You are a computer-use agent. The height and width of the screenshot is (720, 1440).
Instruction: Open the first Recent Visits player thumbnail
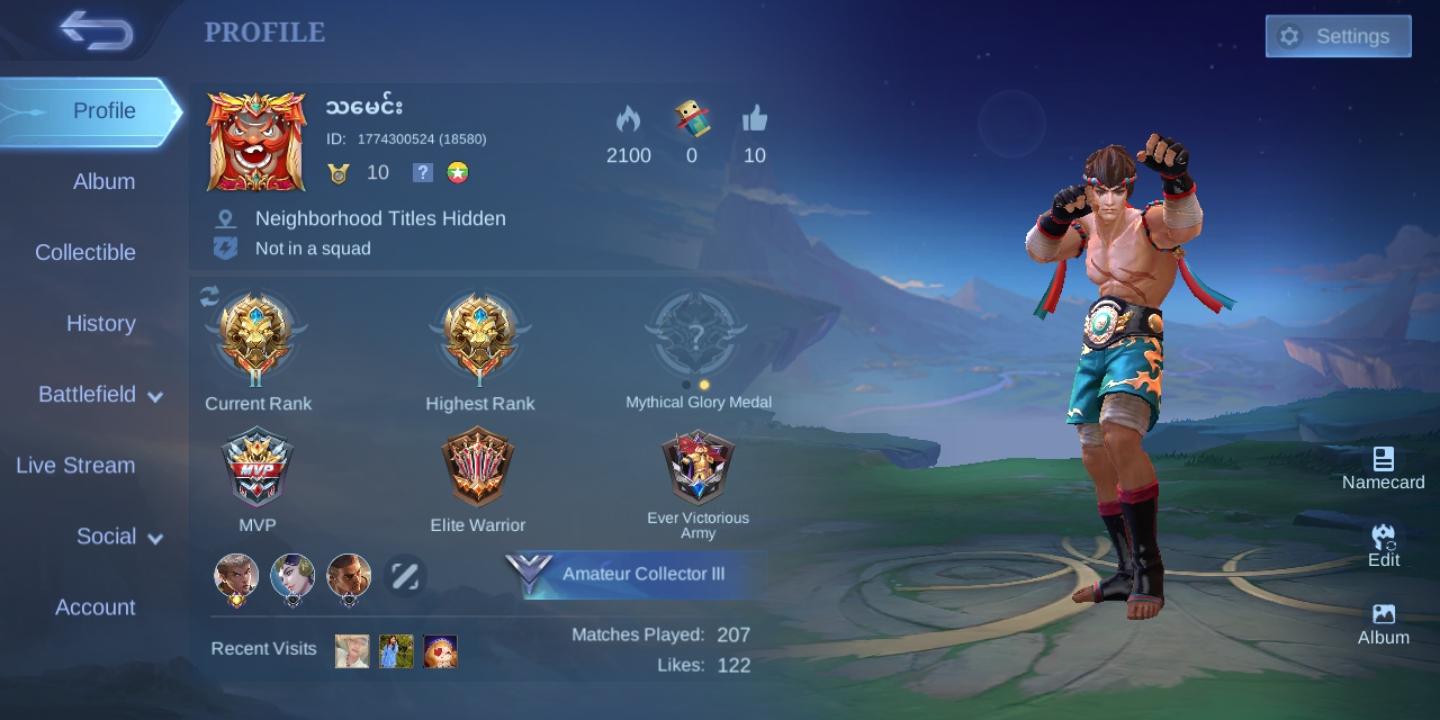coord(352,649)
